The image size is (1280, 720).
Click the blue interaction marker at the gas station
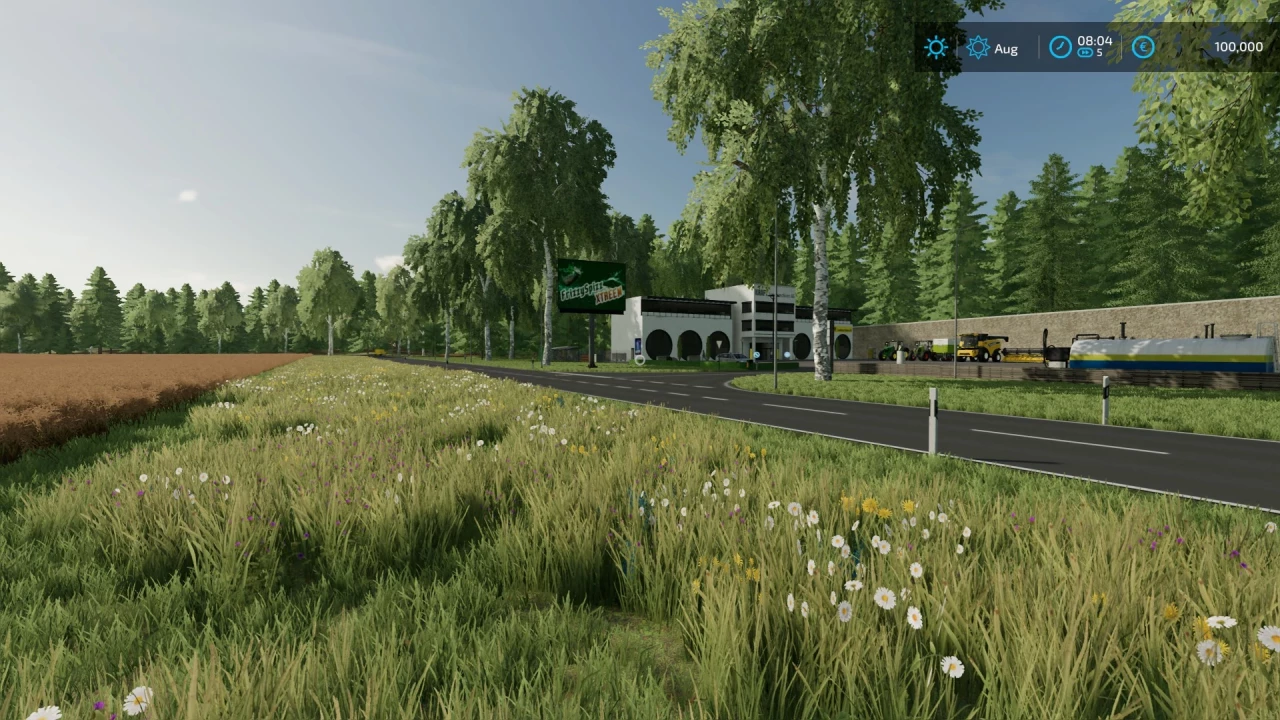click(785, 353)
